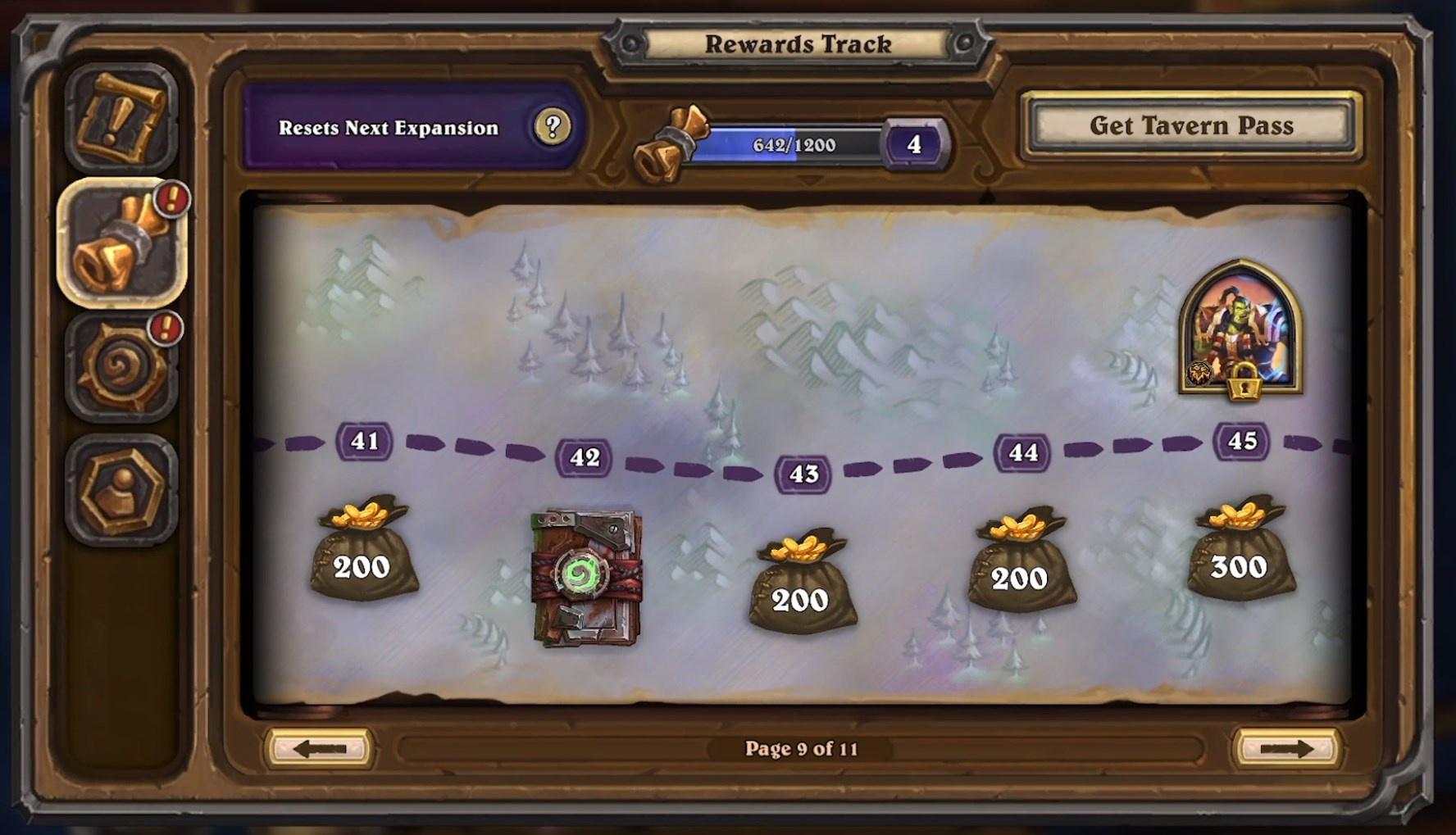1456x835 pixels.
Task: Switch to the Hearthstone swirl achievements tab
Action: (121, 368)
